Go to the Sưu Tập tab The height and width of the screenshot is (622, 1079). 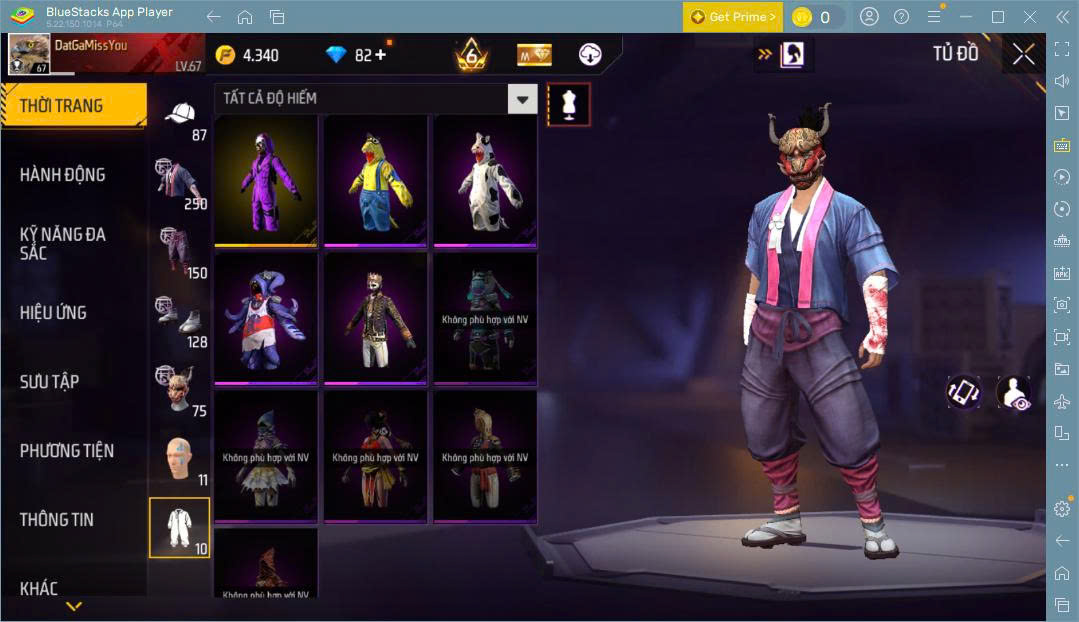click(x=50, y=382)
